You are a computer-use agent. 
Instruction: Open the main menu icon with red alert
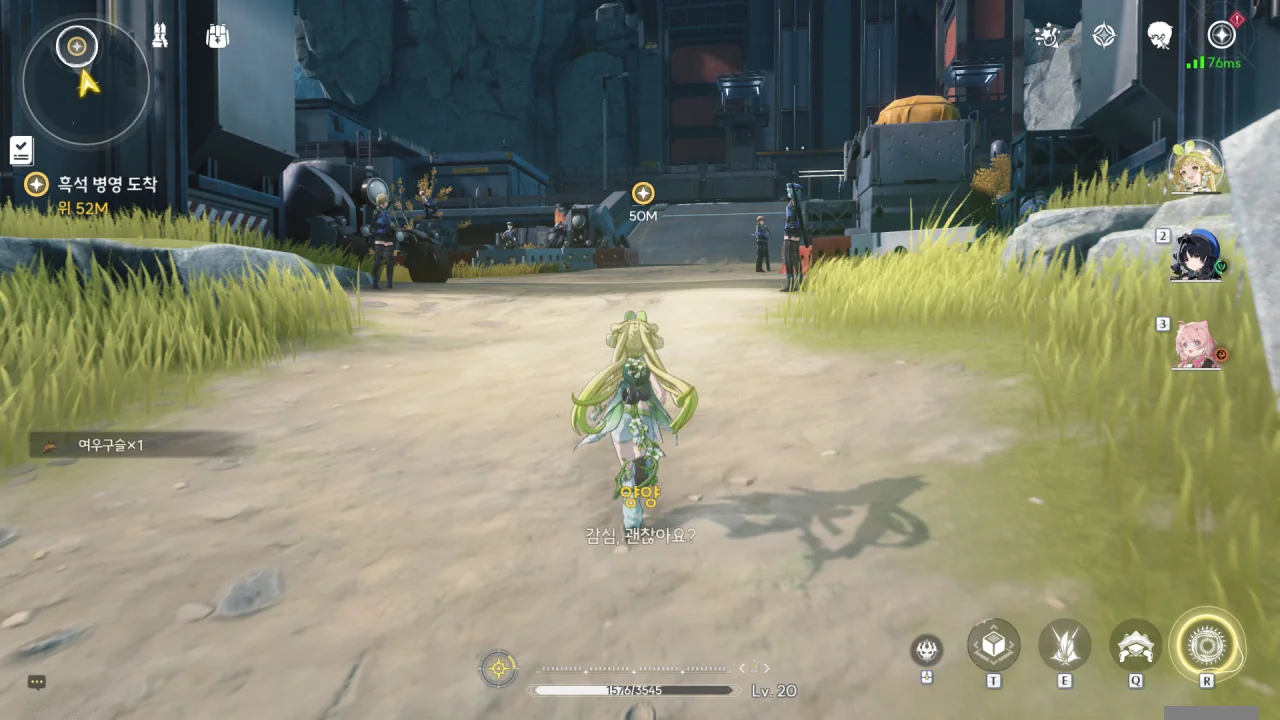point(1221,35)
